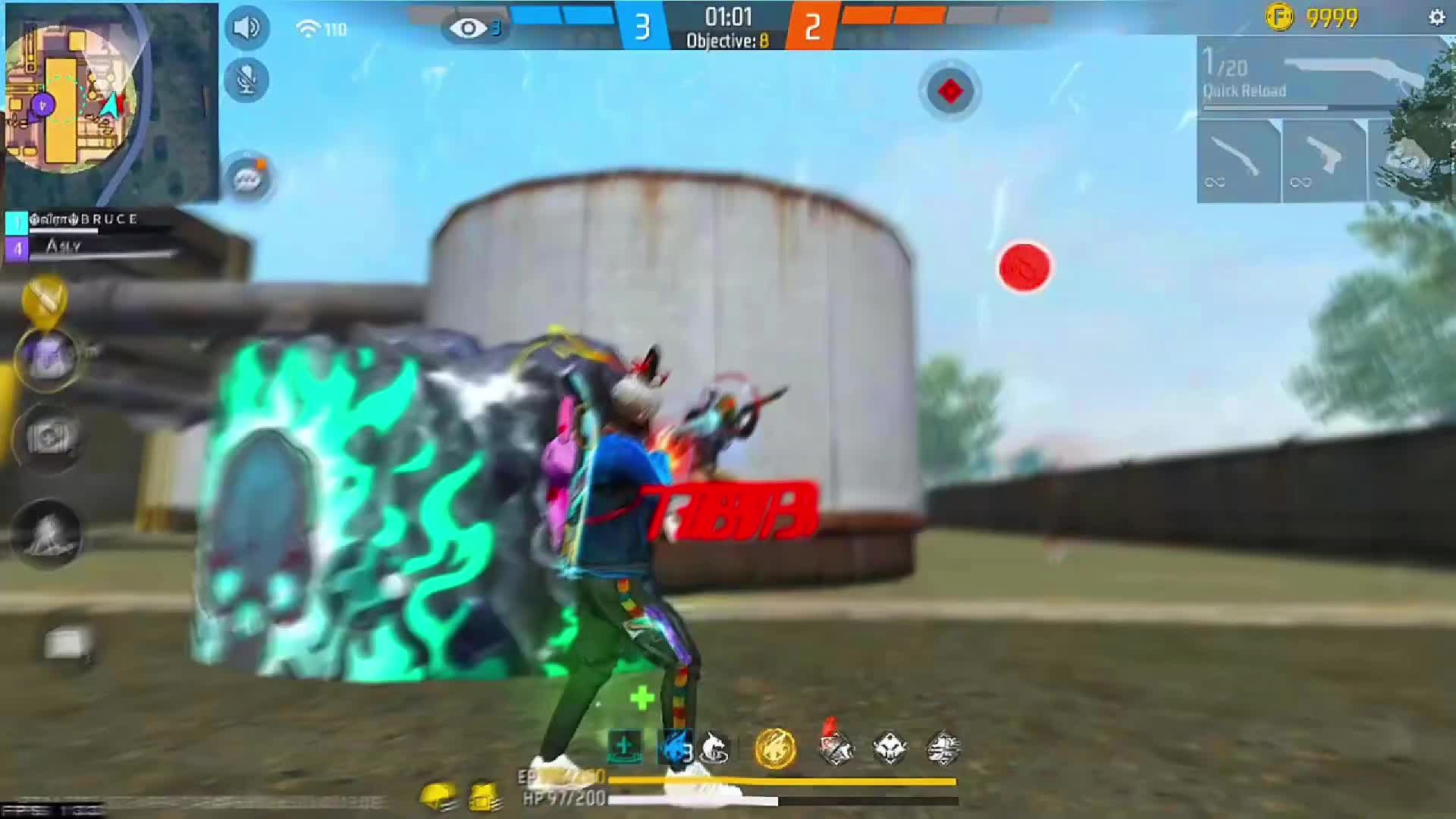Toggle the muted microphone icon

click(246, 80)
